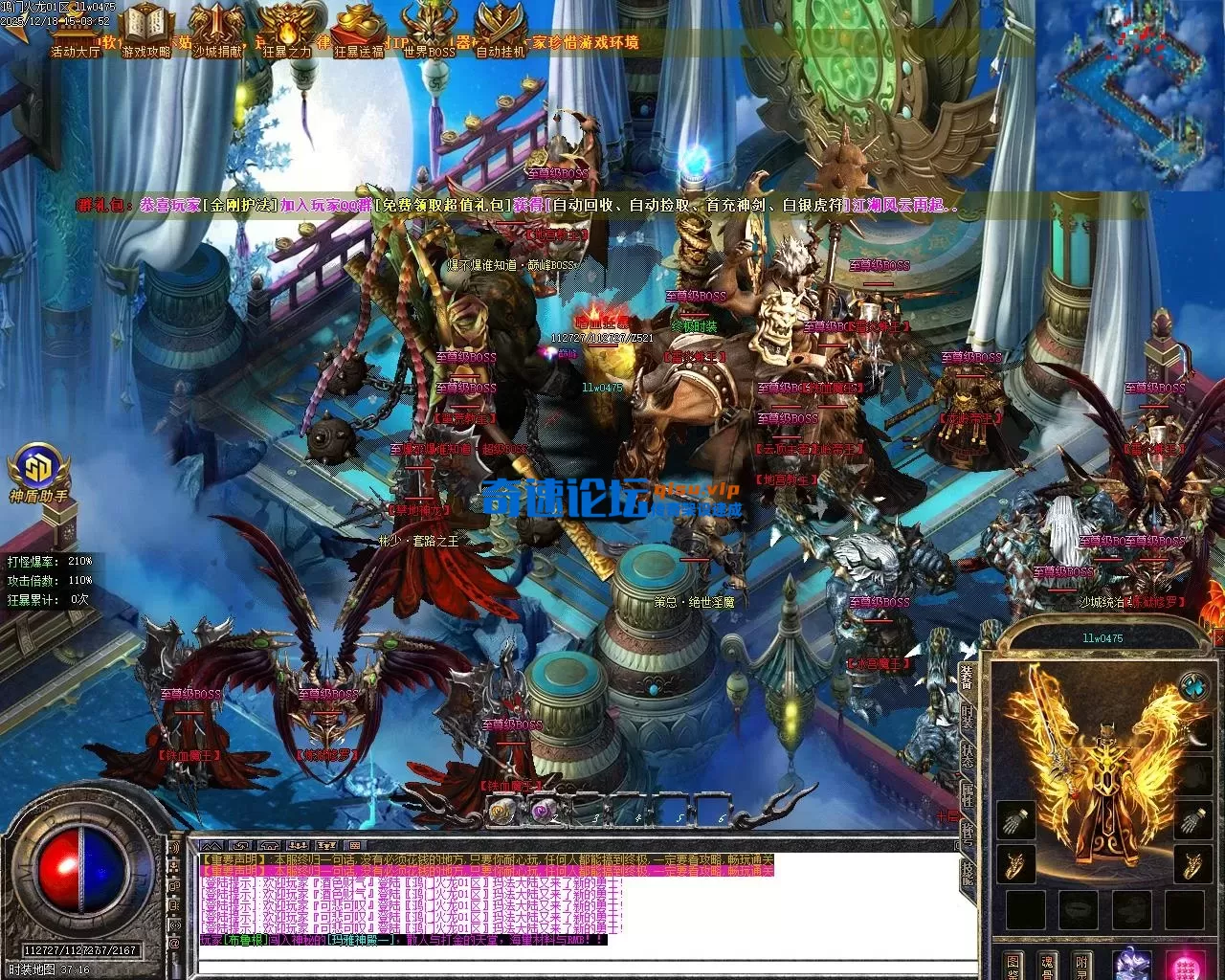Screen dimensions: 1225x980
Task: Use the first hotbar slot item
Action: click(x=501, y=812)
